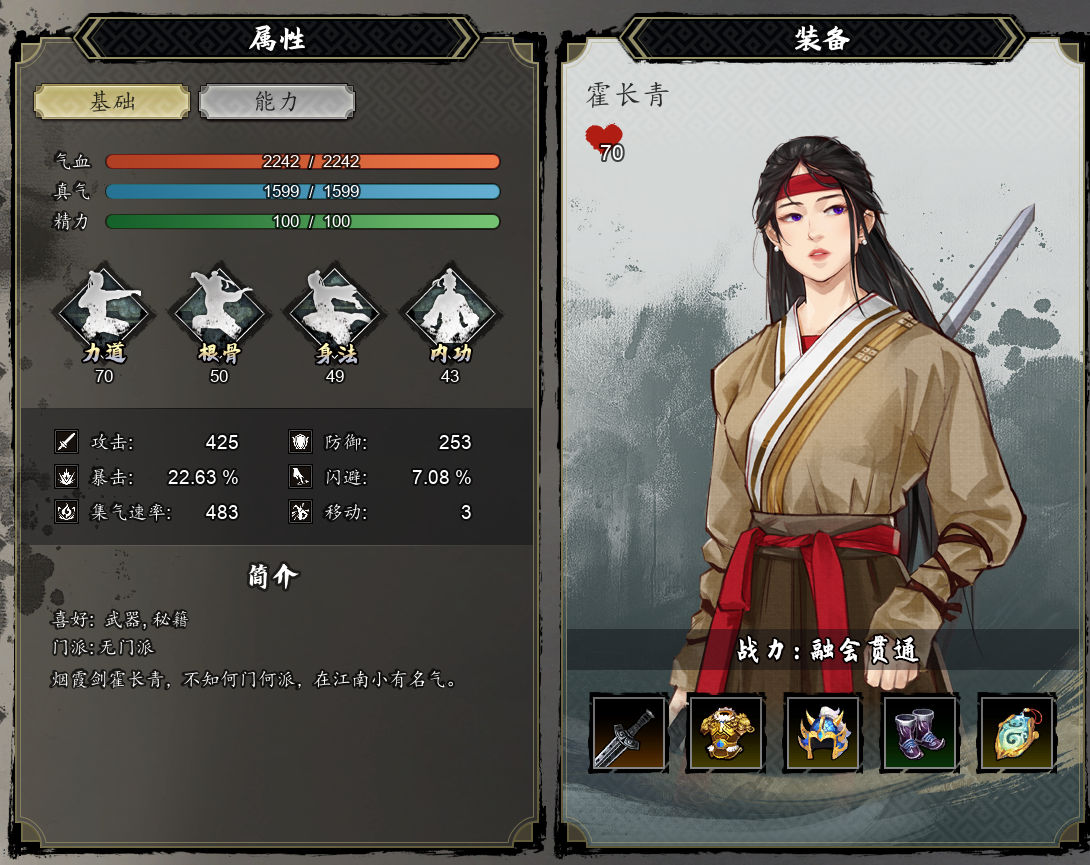Click the golden armor equipment slot
The image size is (1090, 865).
click(726, 733)
